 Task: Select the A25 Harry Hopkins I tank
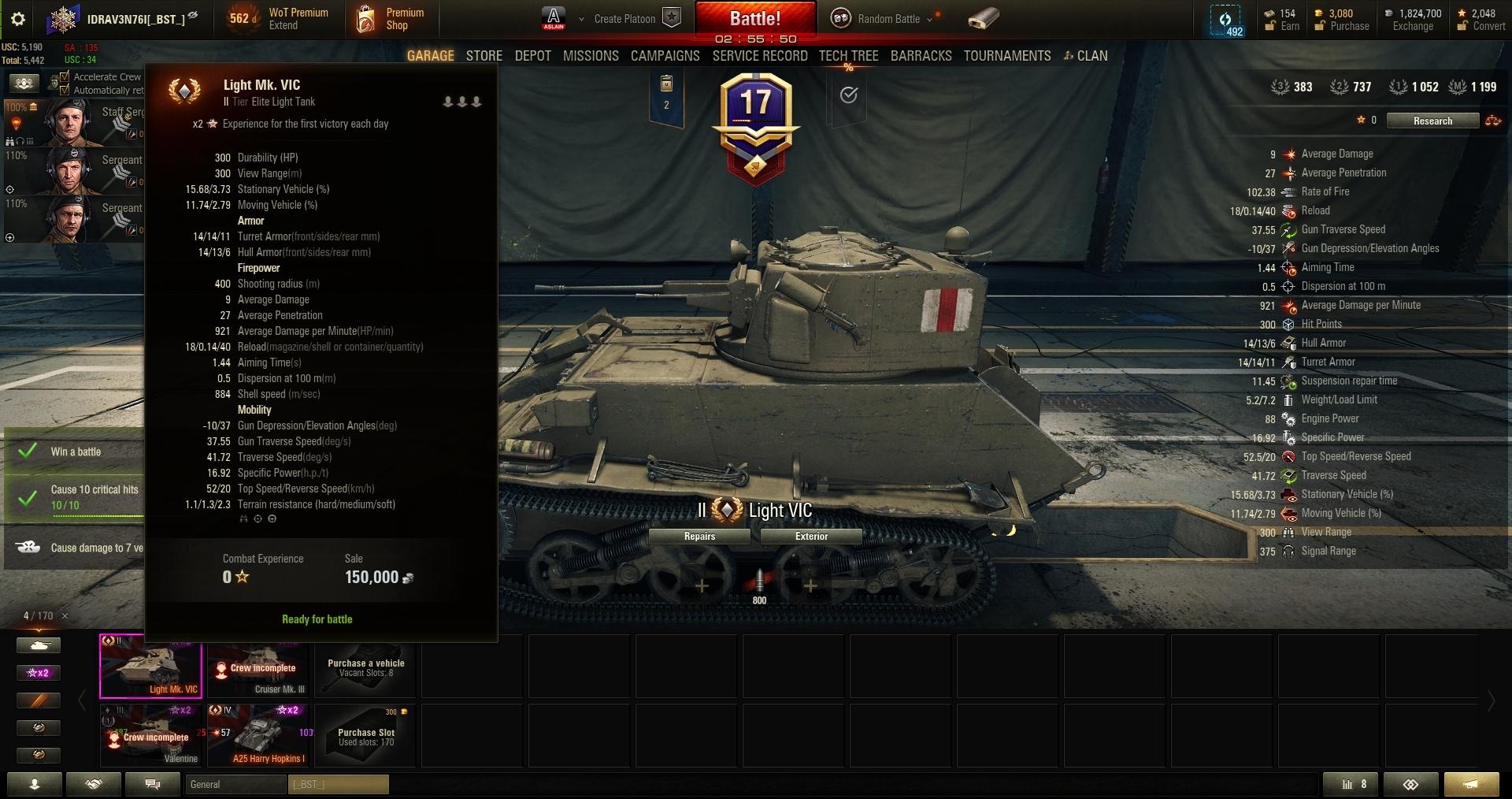tap(258, 735)
